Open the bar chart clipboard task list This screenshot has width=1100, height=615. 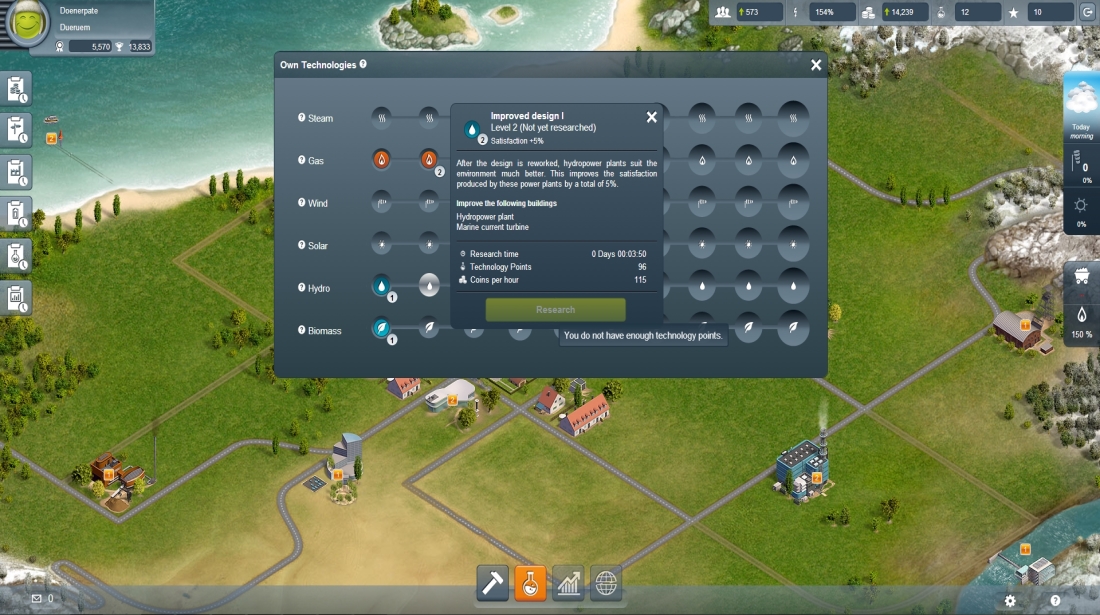18,297
